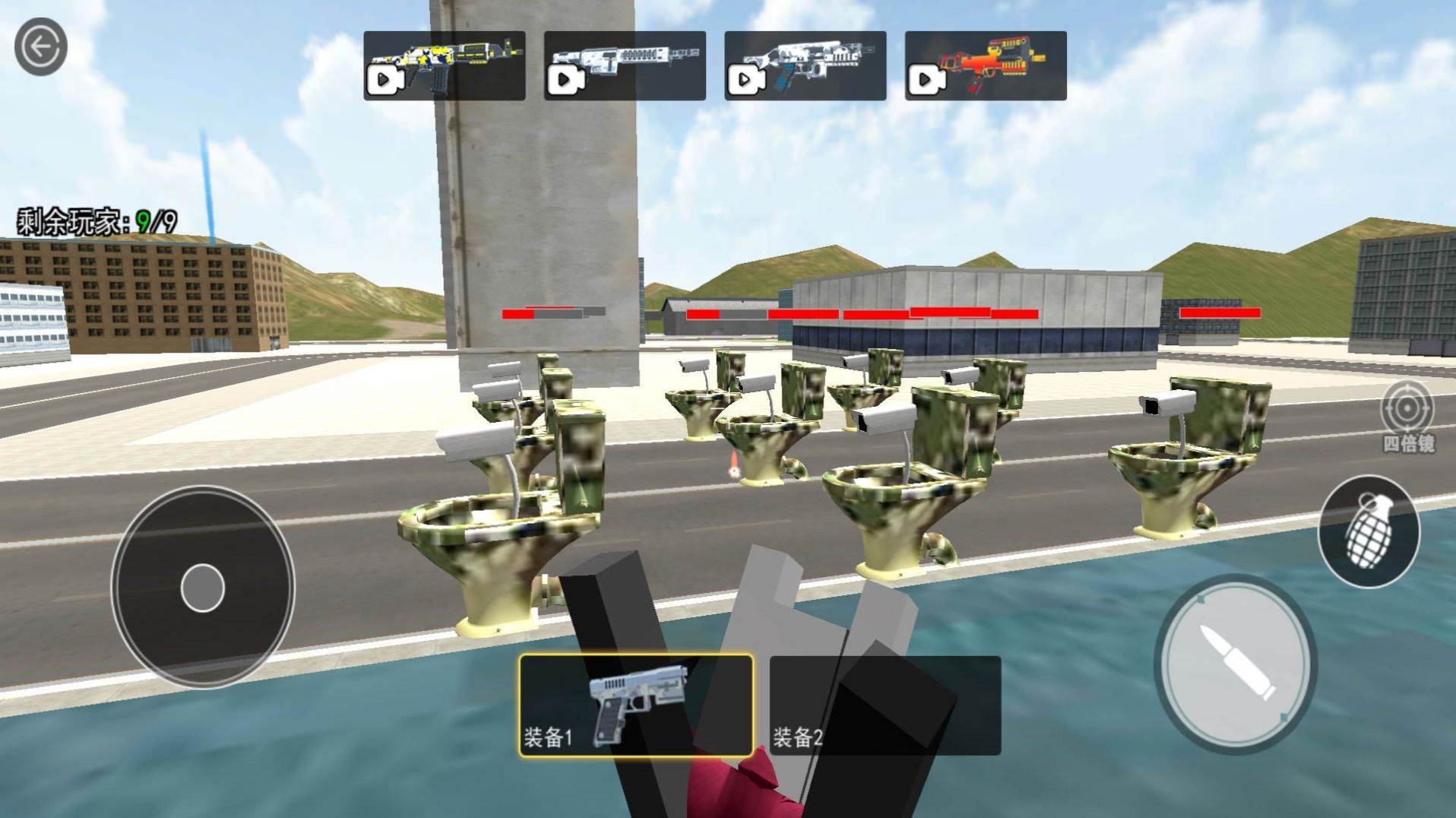Click the back arrow button

[40, 47]
